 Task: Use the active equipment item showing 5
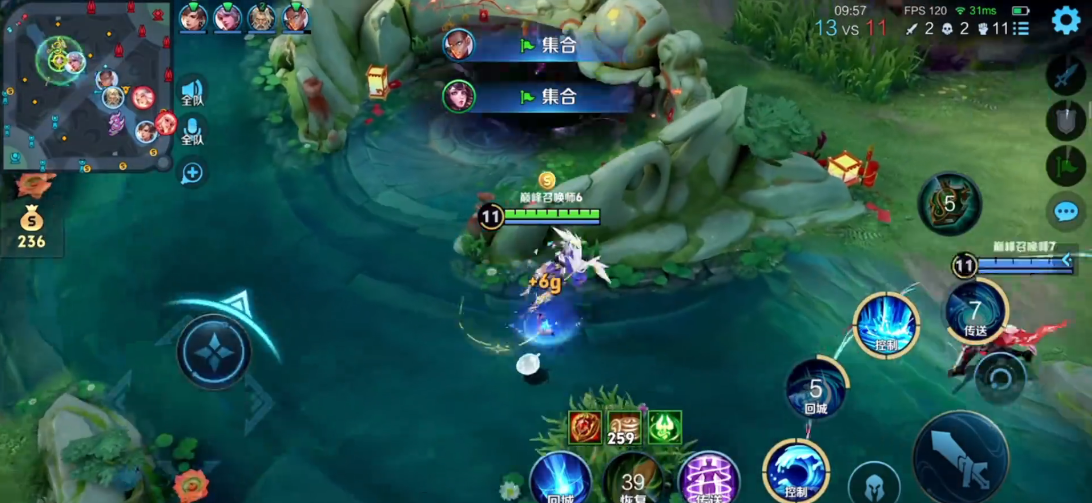(x=949, y=203)
